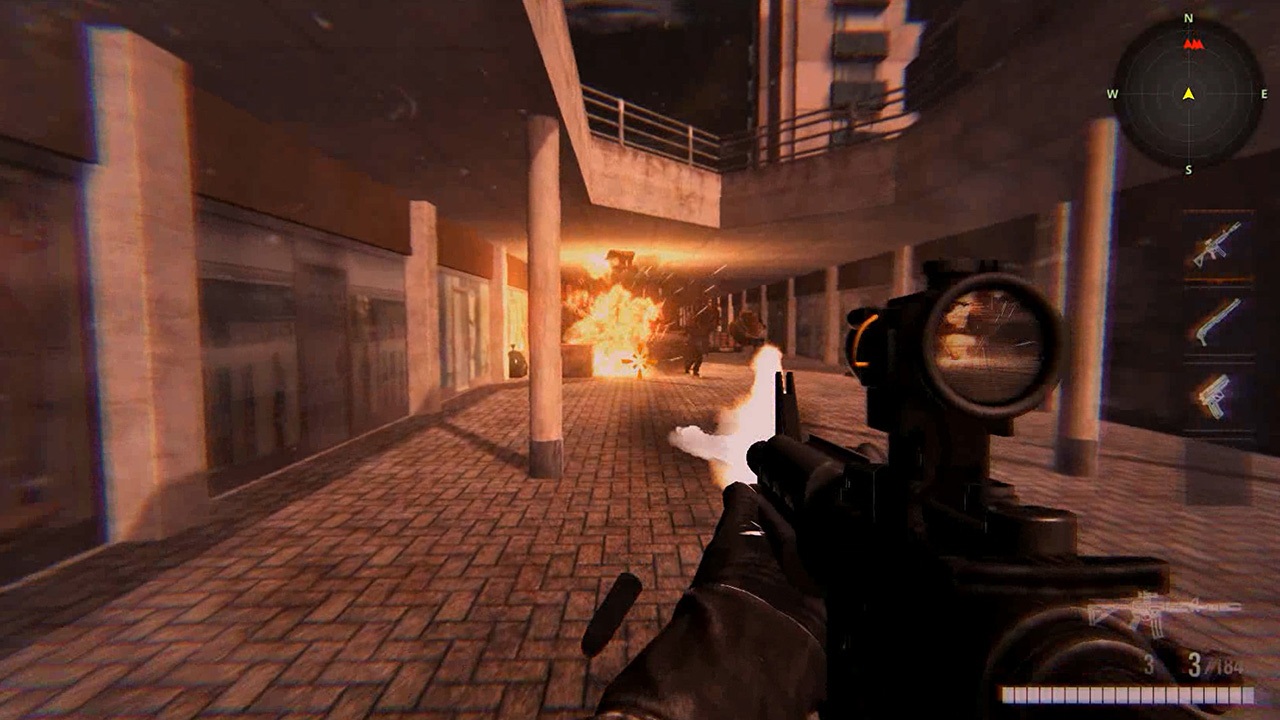Click the 3/184 ammo counter text
Viewport: 1280px width, 720px height.
click(1216, 665)
